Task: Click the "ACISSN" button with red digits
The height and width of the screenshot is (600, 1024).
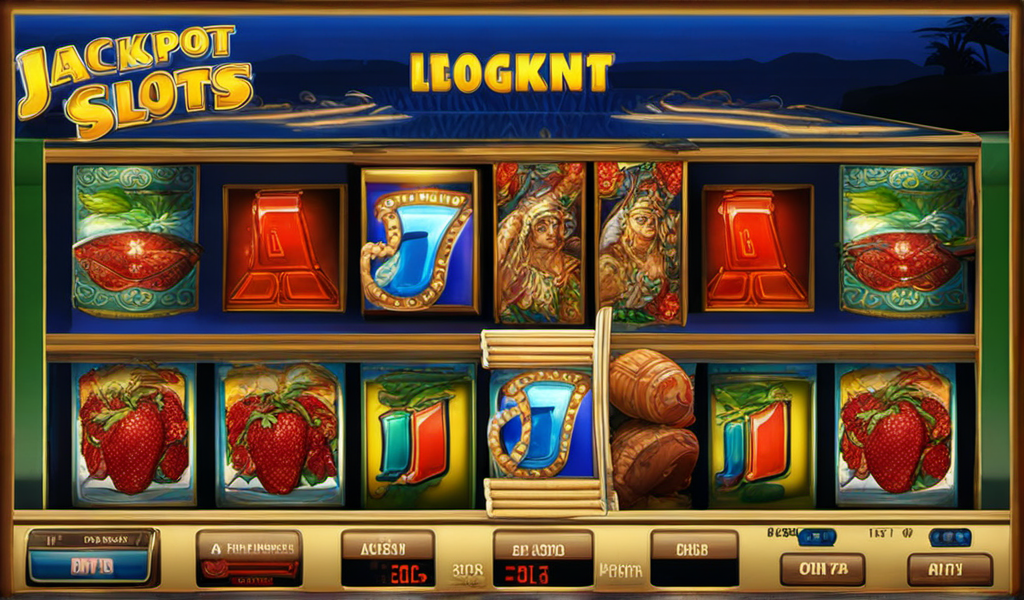Action: pyautogui.click(x=388, y=559)
